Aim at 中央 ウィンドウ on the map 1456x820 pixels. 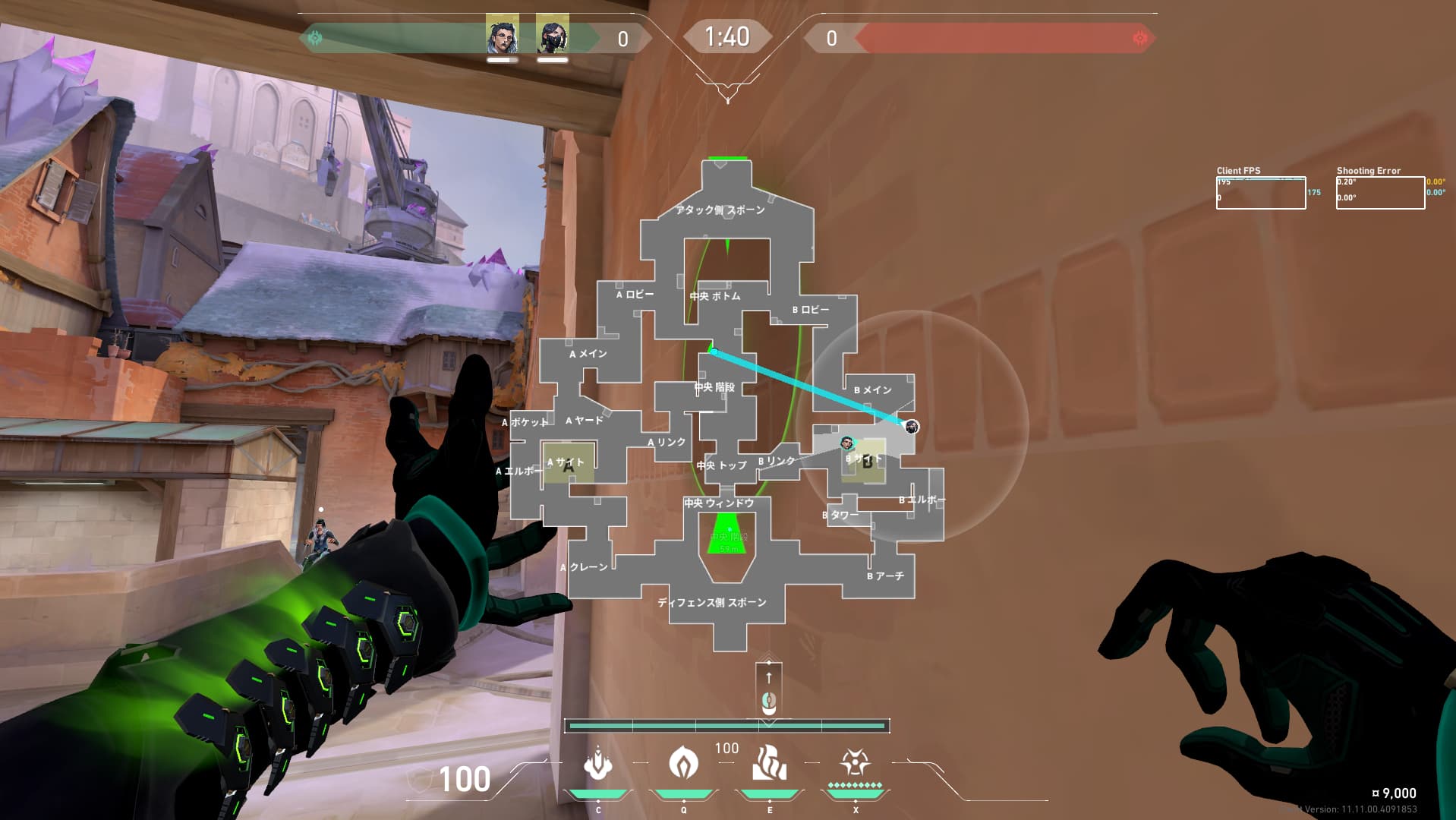719,503
